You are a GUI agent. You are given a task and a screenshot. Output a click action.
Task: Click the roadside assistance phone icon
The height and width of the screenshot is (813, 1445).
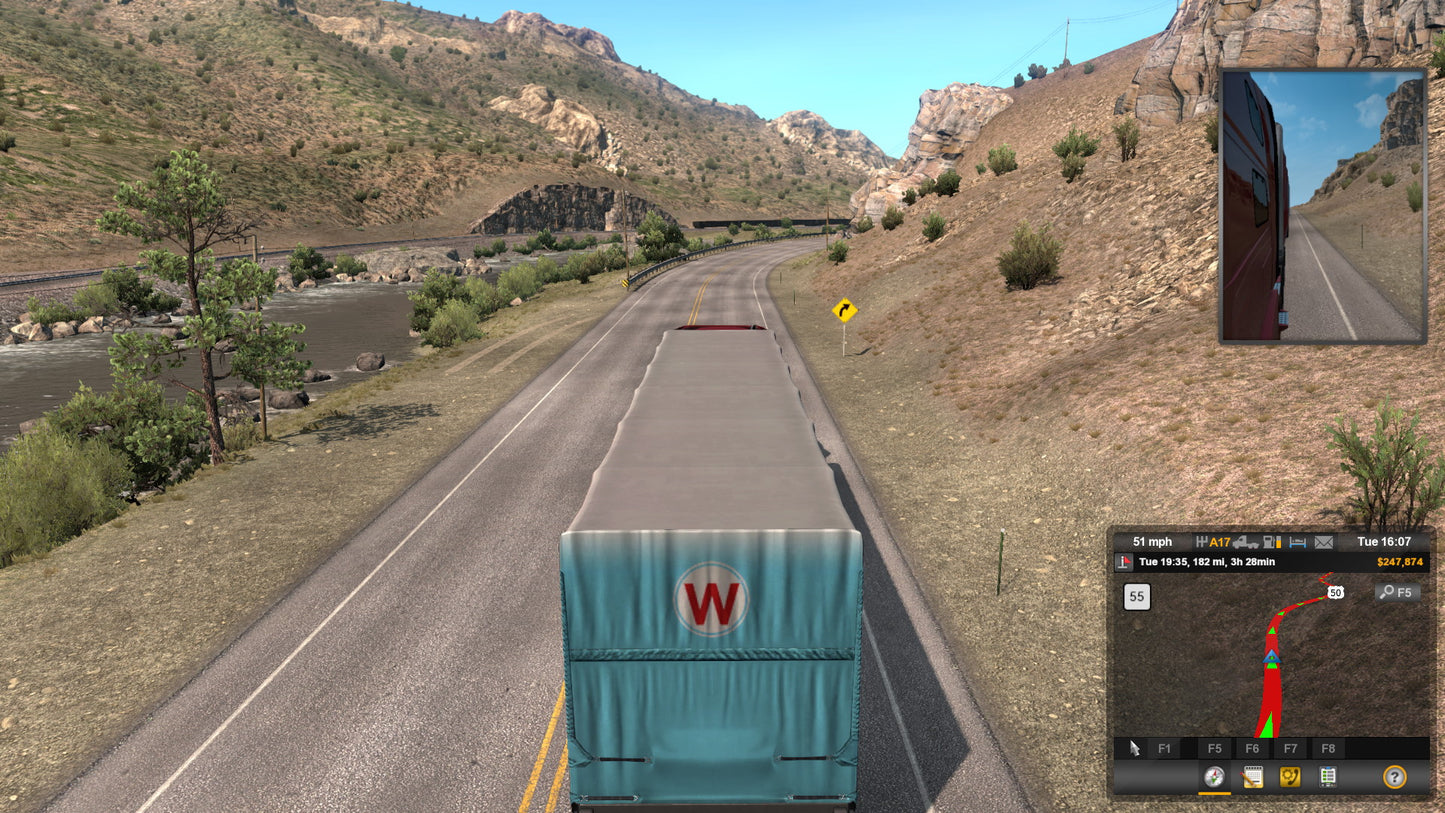[x=1291, y=777]
